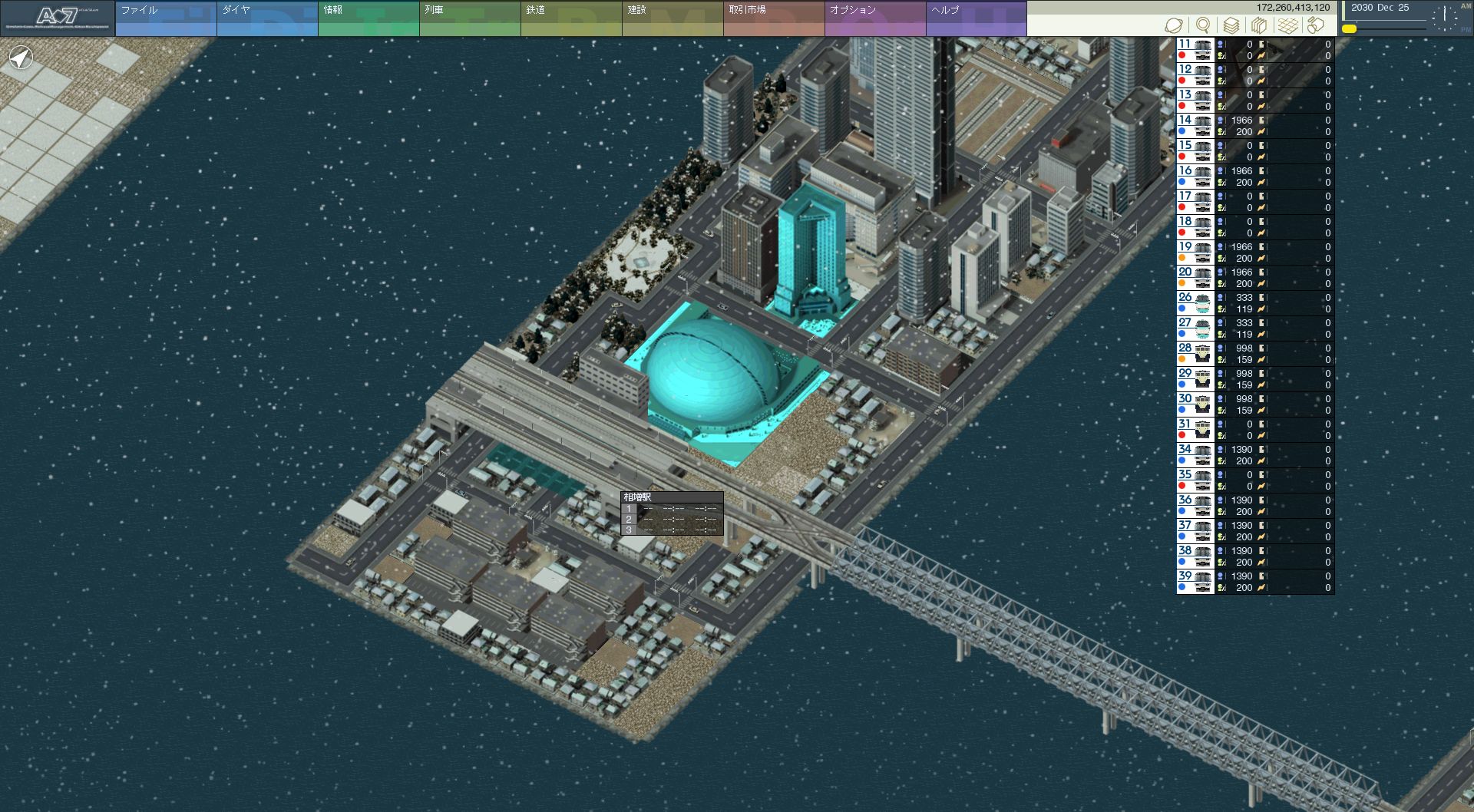Select train number 39 in the list
Viewport: 1474px width, 812px height.
(x=1195, y=582)
